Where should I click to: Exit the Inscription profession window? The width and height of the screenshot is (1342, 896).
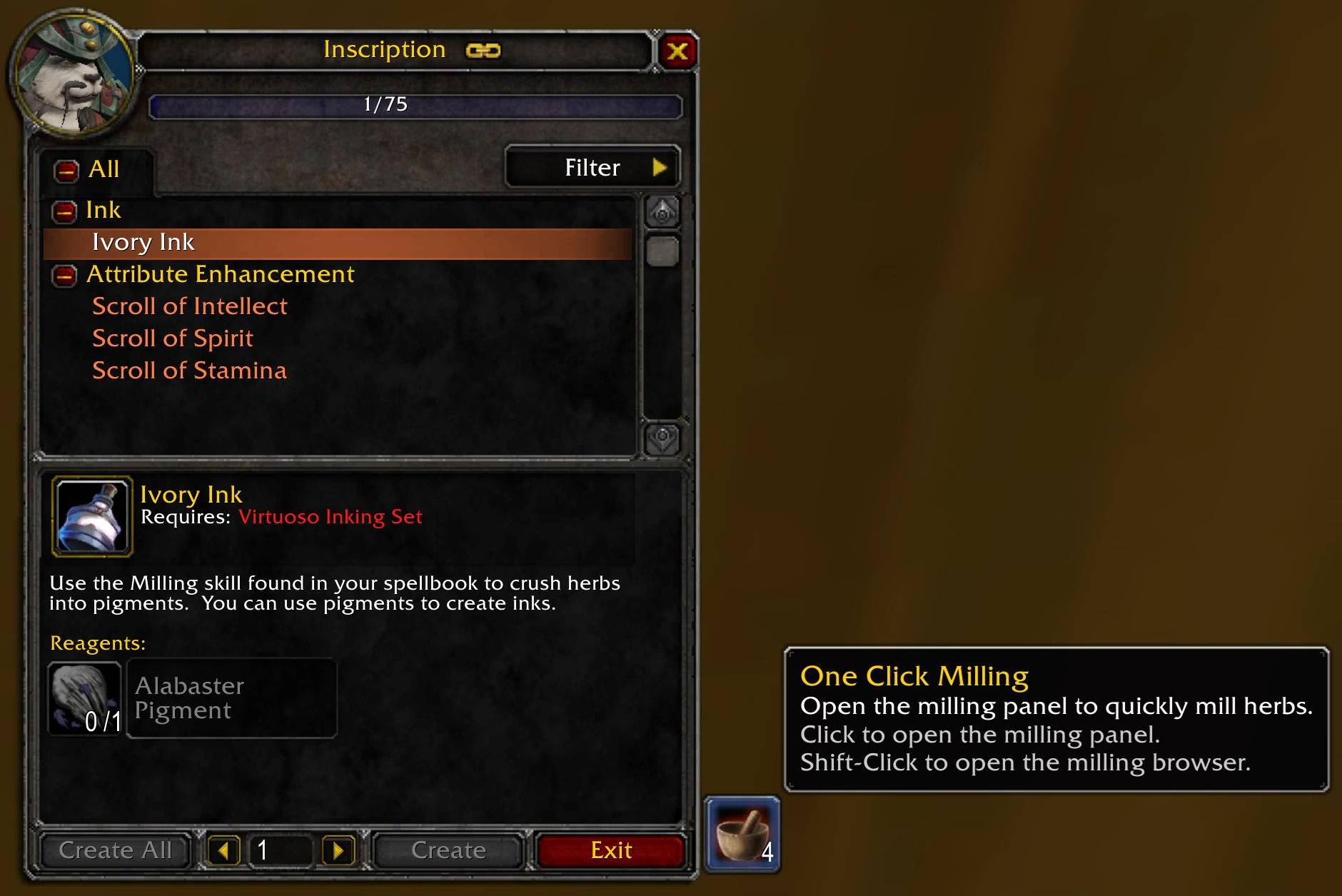pos(611,850)
